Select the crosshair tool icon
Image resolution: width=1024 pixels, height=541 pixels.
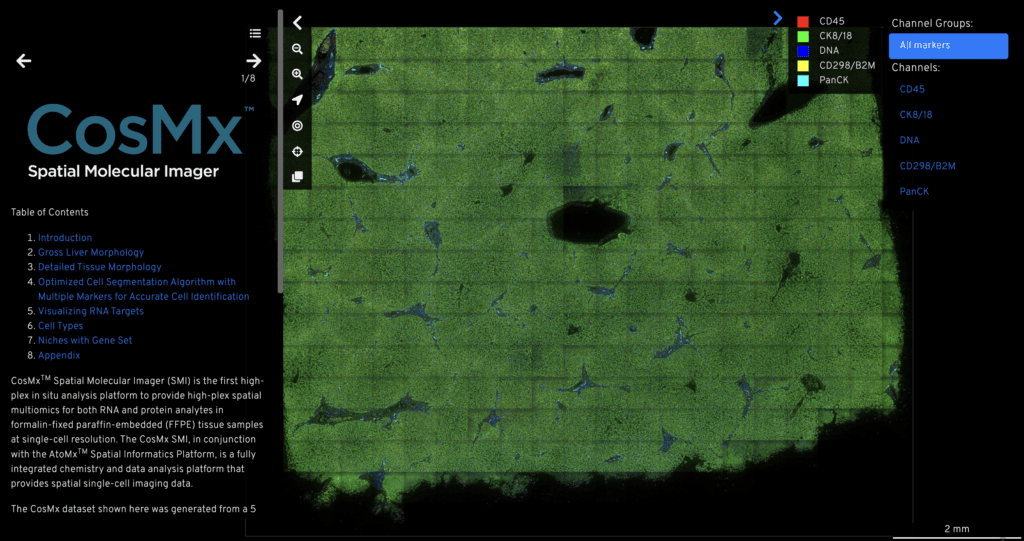tap(297, 152)
